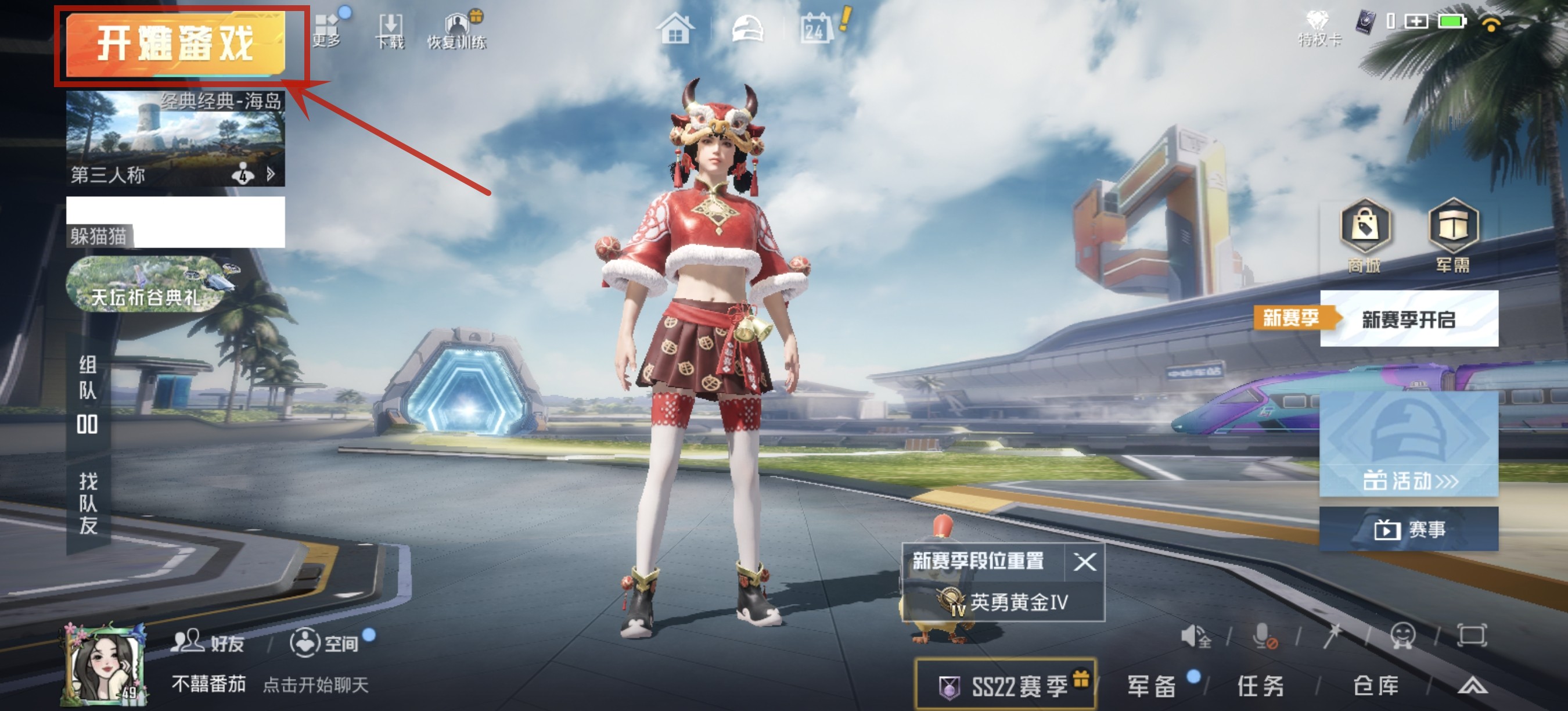Viewport: 1568px width, 711px height.
Task: Open the 更多 menu icon
Action: (327, 29)
